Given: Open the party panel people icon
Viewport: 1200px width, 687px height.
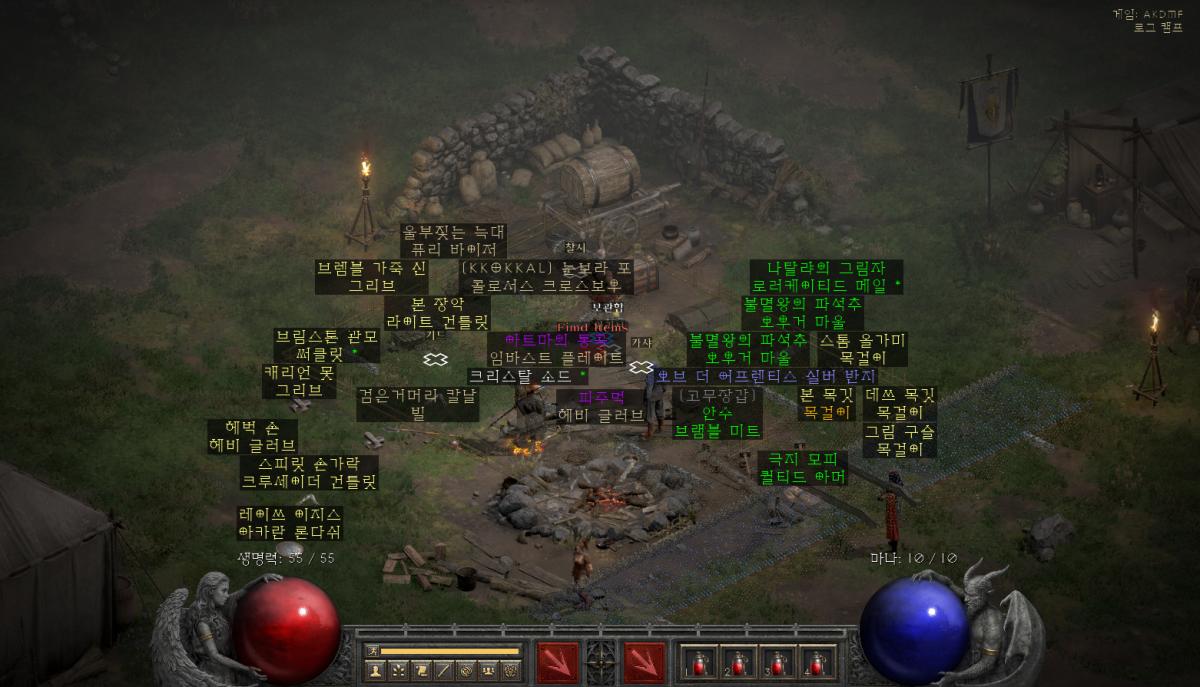Looking at the screenshot, I should click(x=488, y=670).
